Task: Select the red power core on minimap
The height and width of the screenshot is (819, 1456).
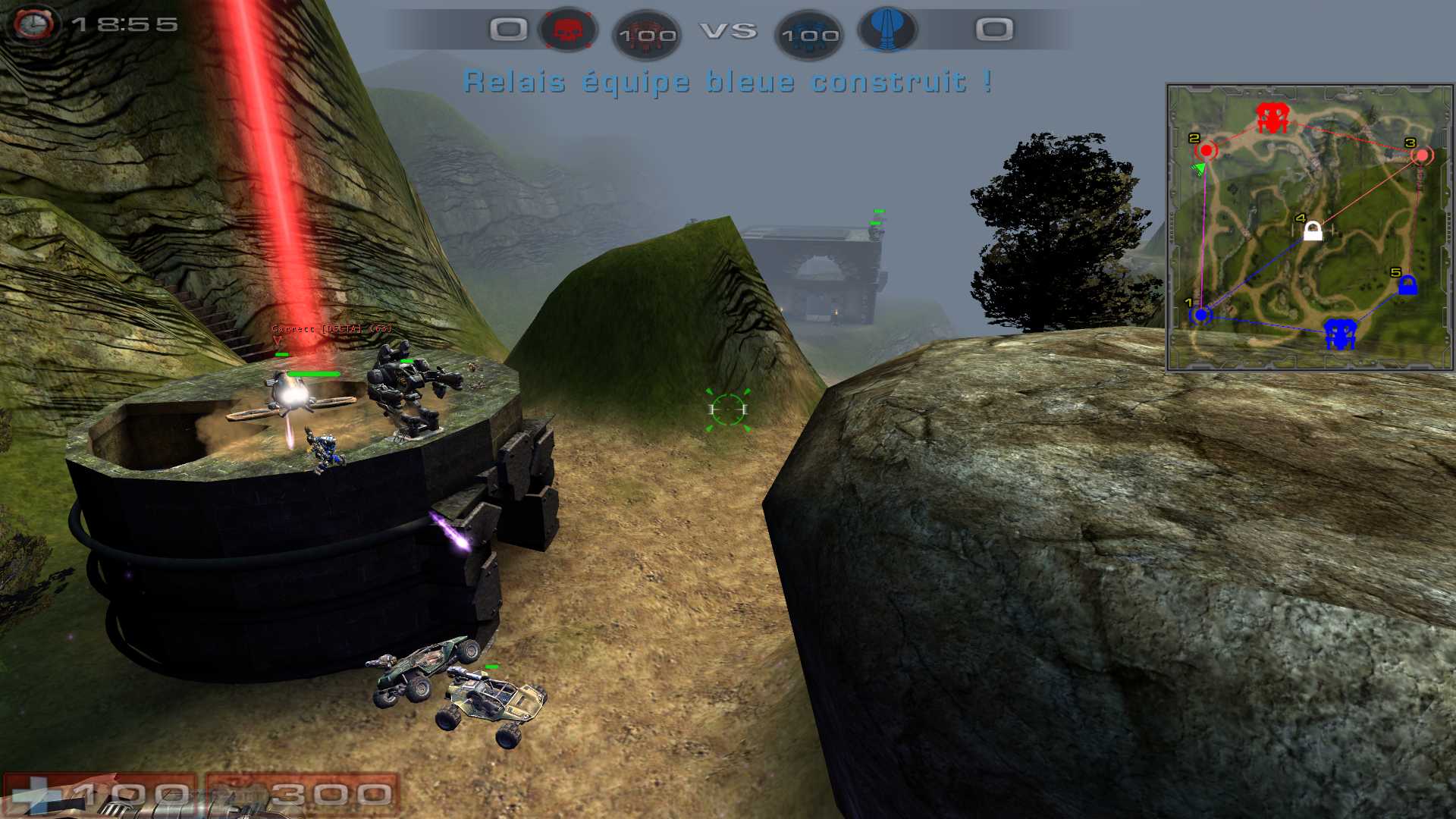Action: pos(1272,117)
